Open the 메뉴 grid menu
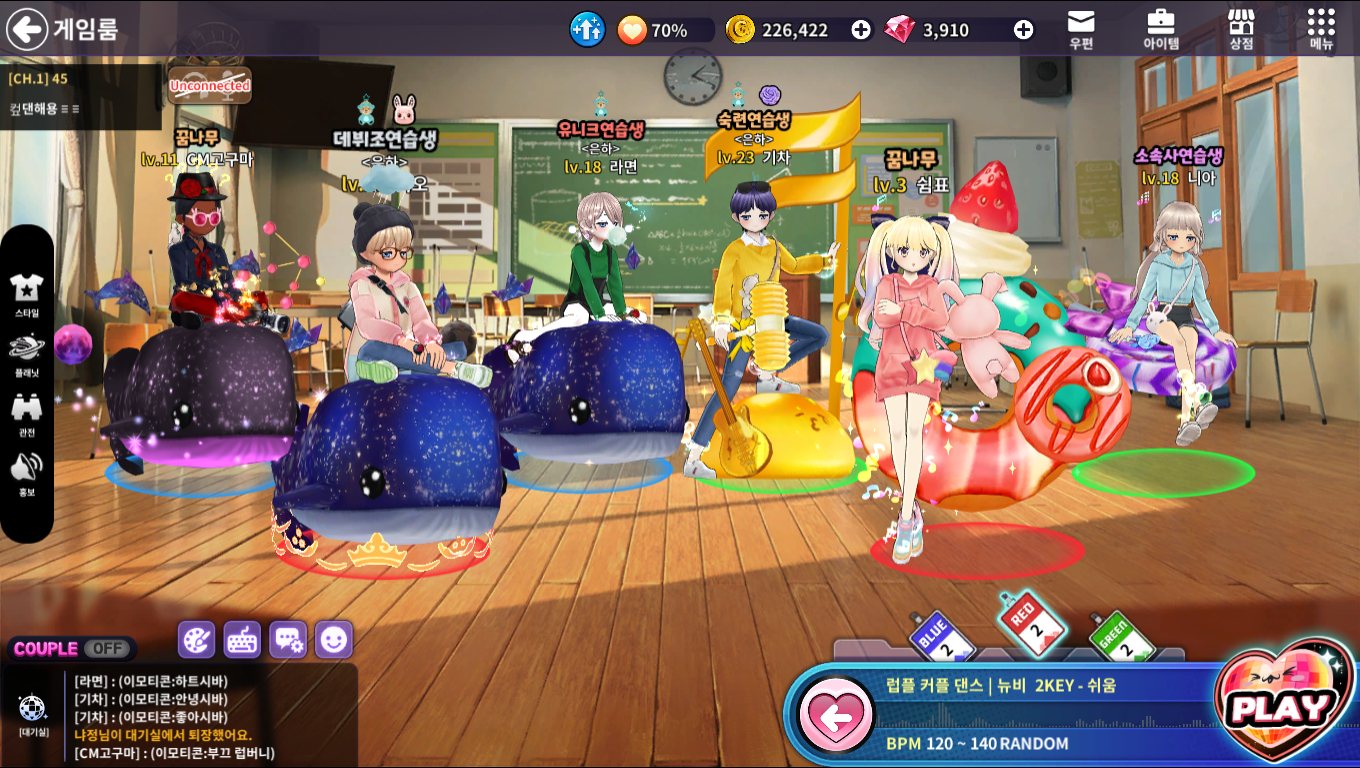 coord(1321,28)
